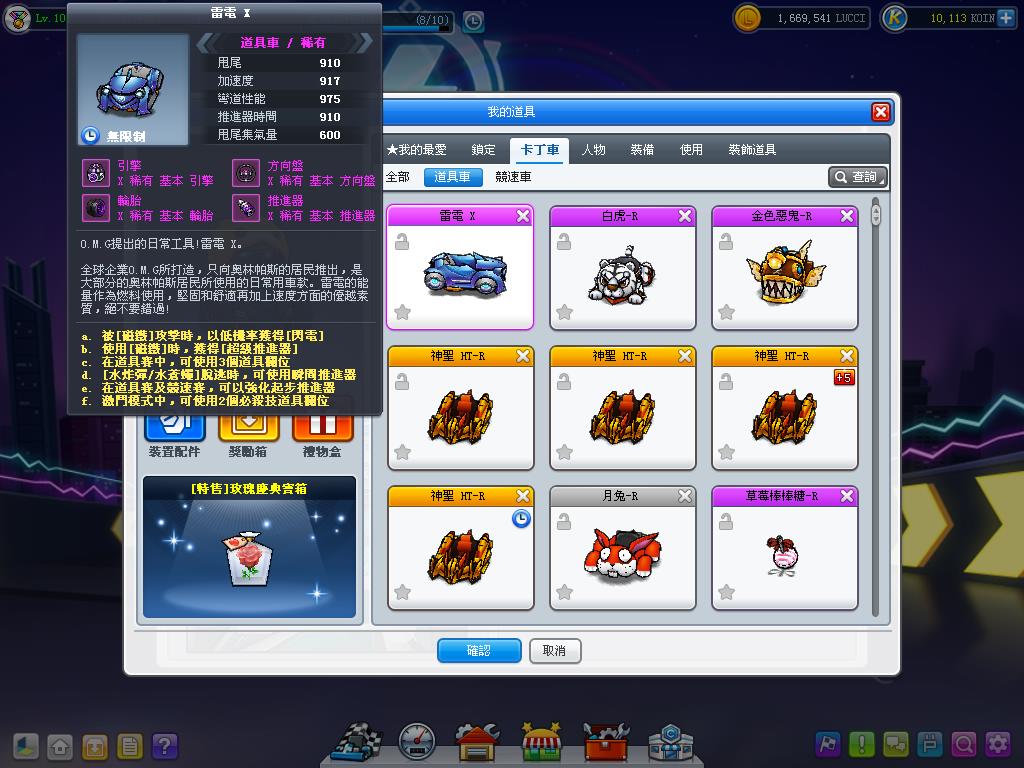Confirm with the 確認 button
1024x768 pixels.
(479, 651)
